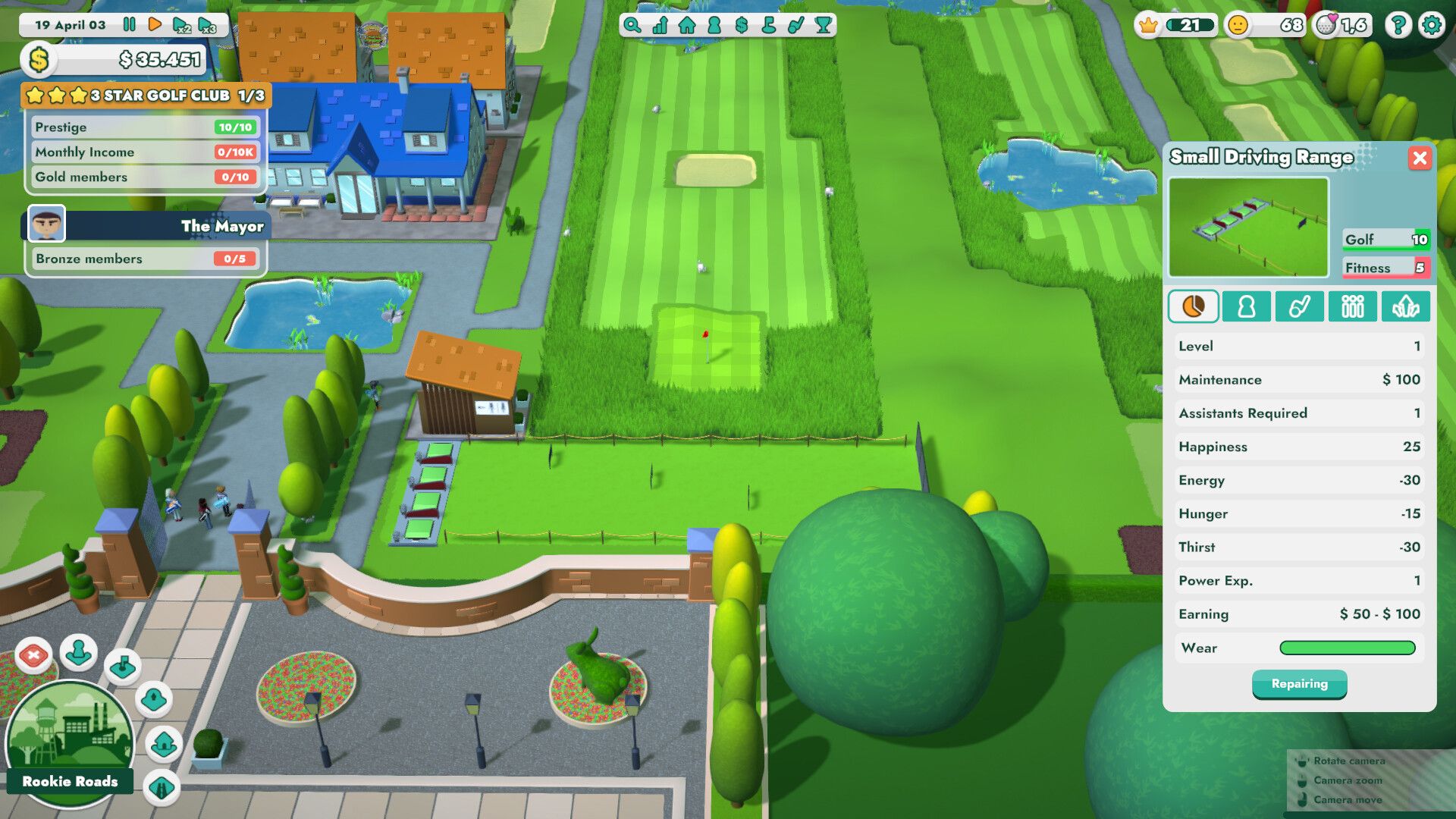Open the Rookie Roads map badge

tap(71, 739)
